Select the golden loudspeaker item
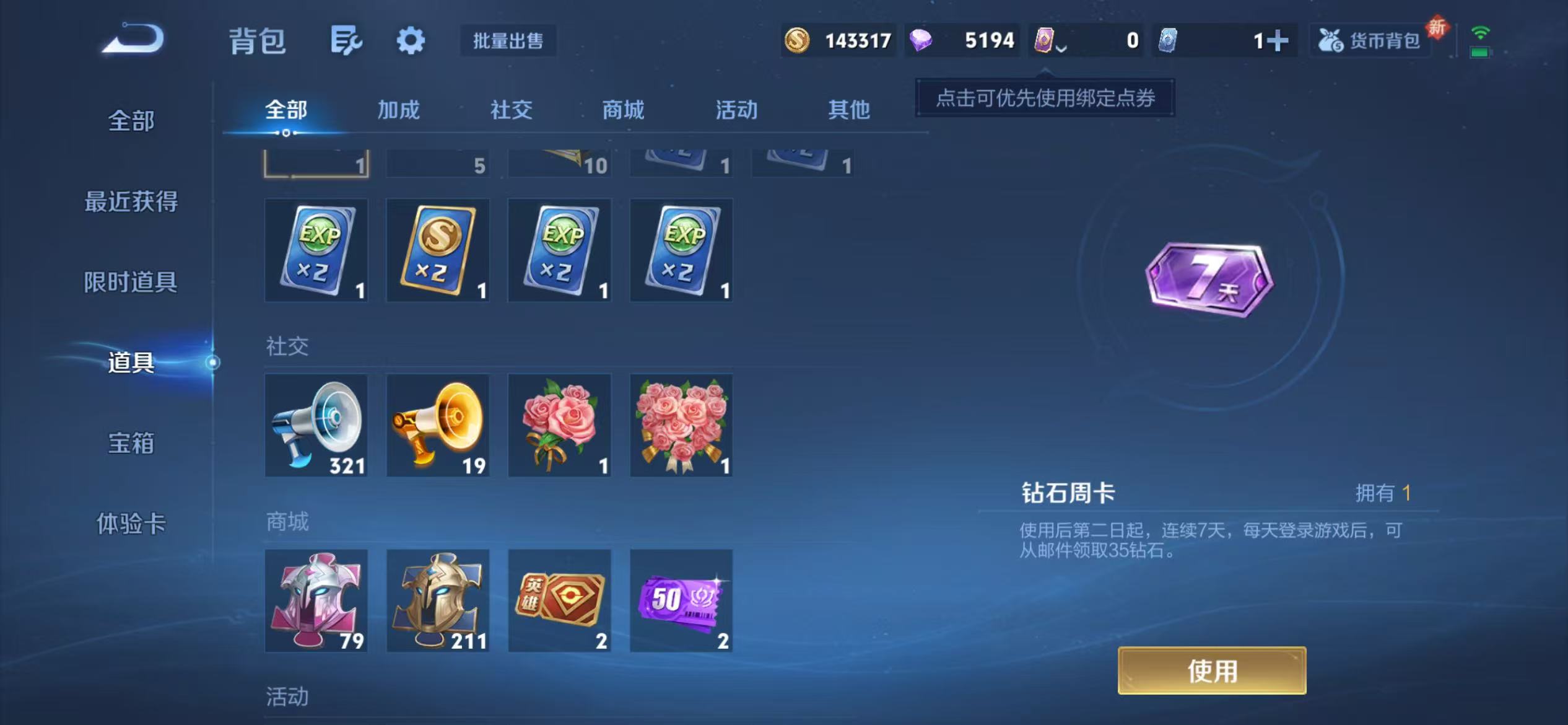 (x=437, y=425)
